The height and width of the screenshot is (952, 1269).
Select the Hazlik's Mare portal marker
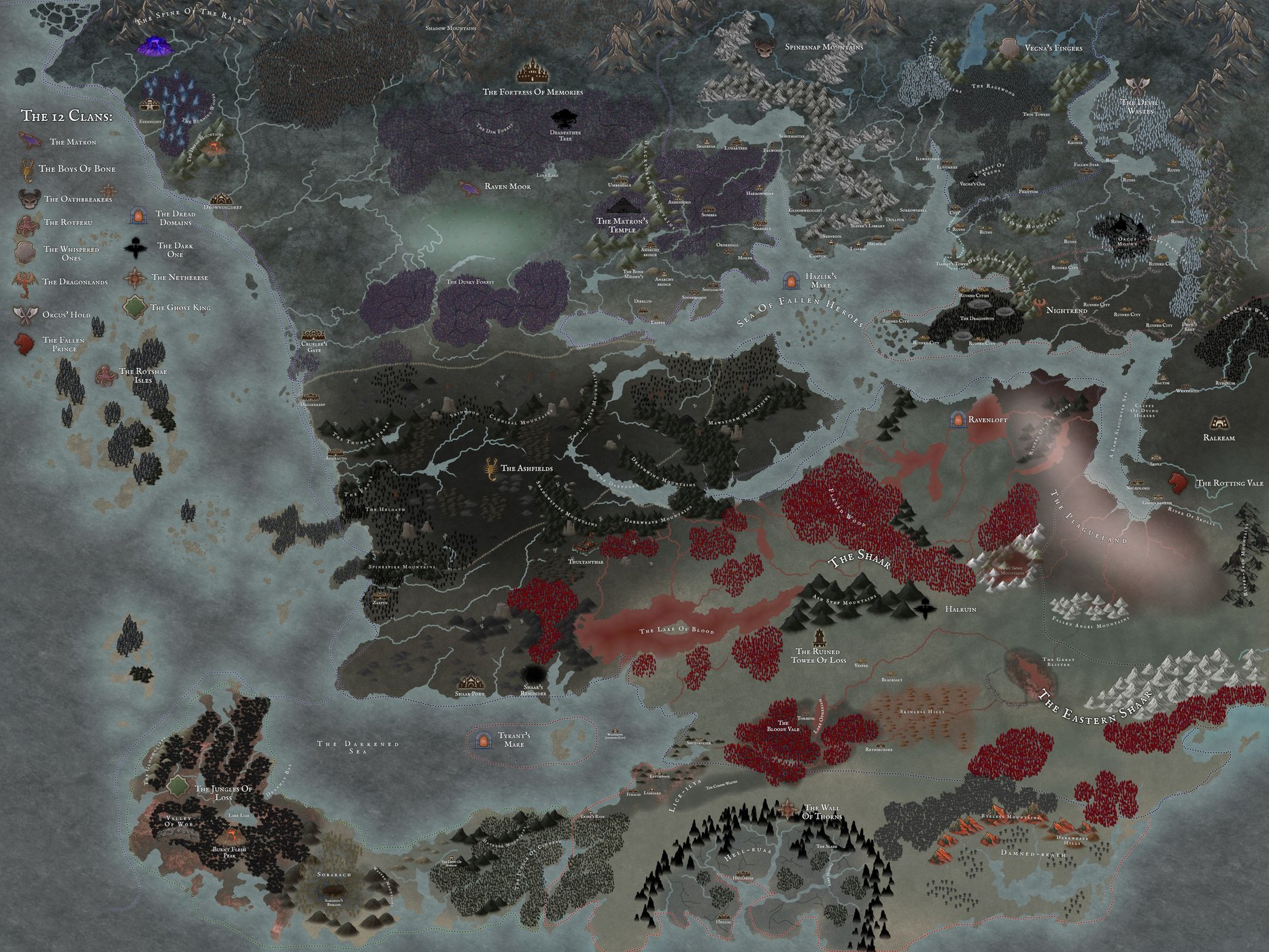coord(792,281)
